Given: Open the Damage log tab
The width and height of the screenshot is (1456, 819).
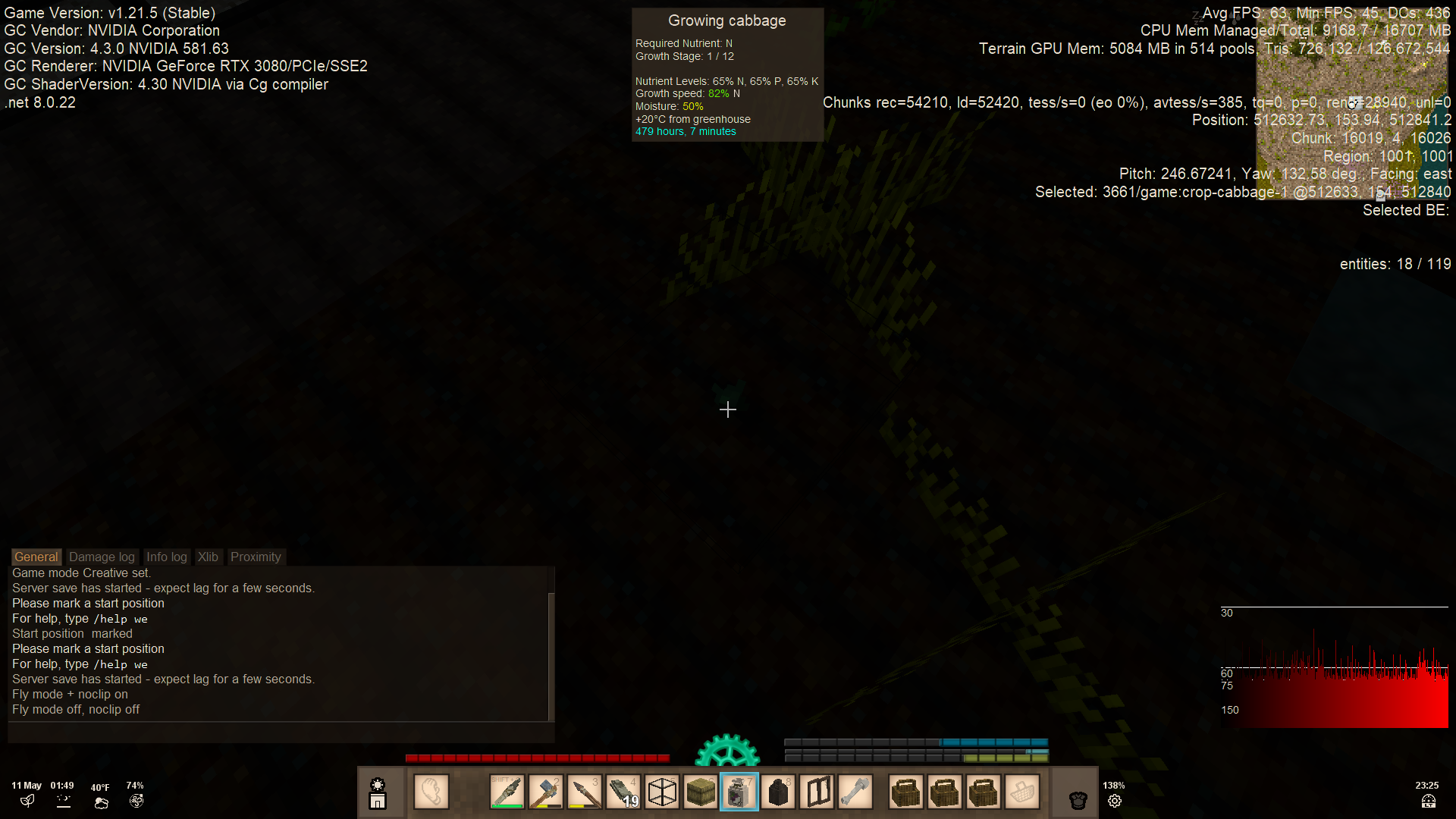Looking at the screenshot, I should [102, 557].
